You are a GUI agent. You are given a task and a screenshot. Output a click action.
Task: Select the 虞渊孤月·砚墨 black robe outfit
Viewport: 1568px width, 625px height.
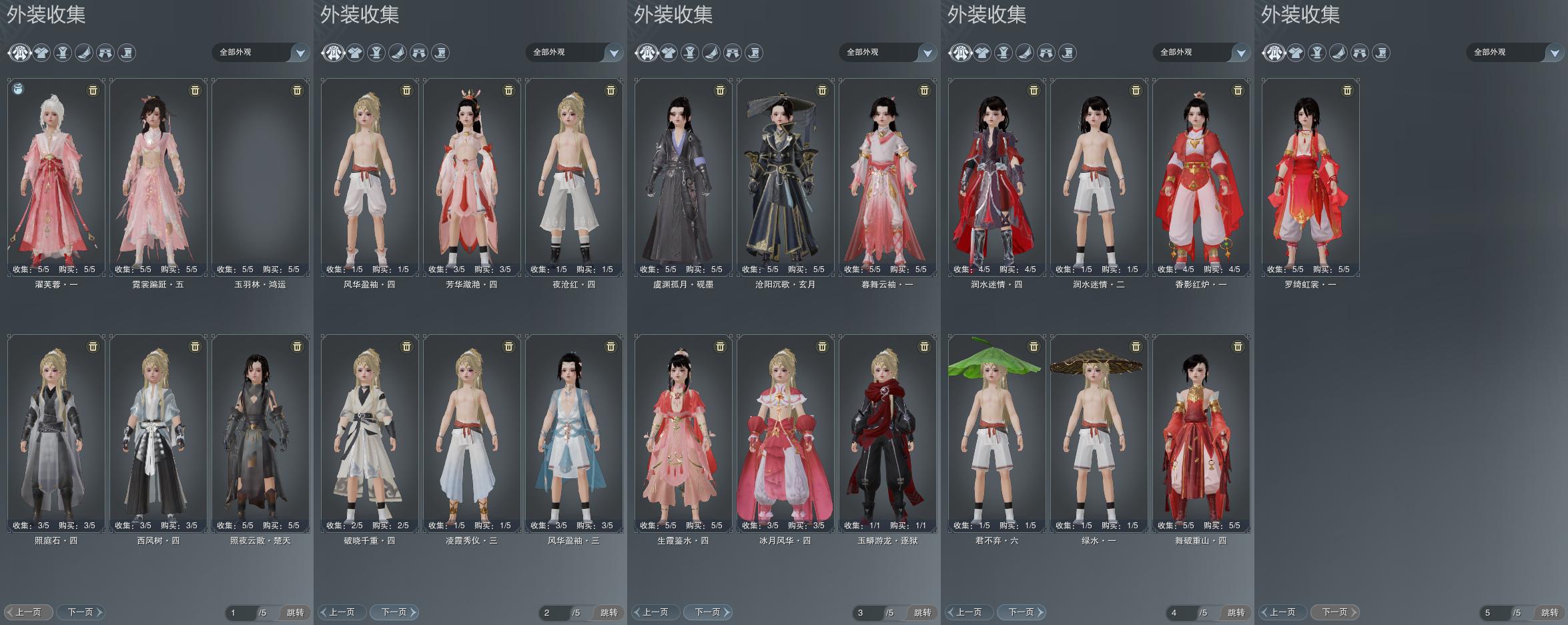click(683, 177)
